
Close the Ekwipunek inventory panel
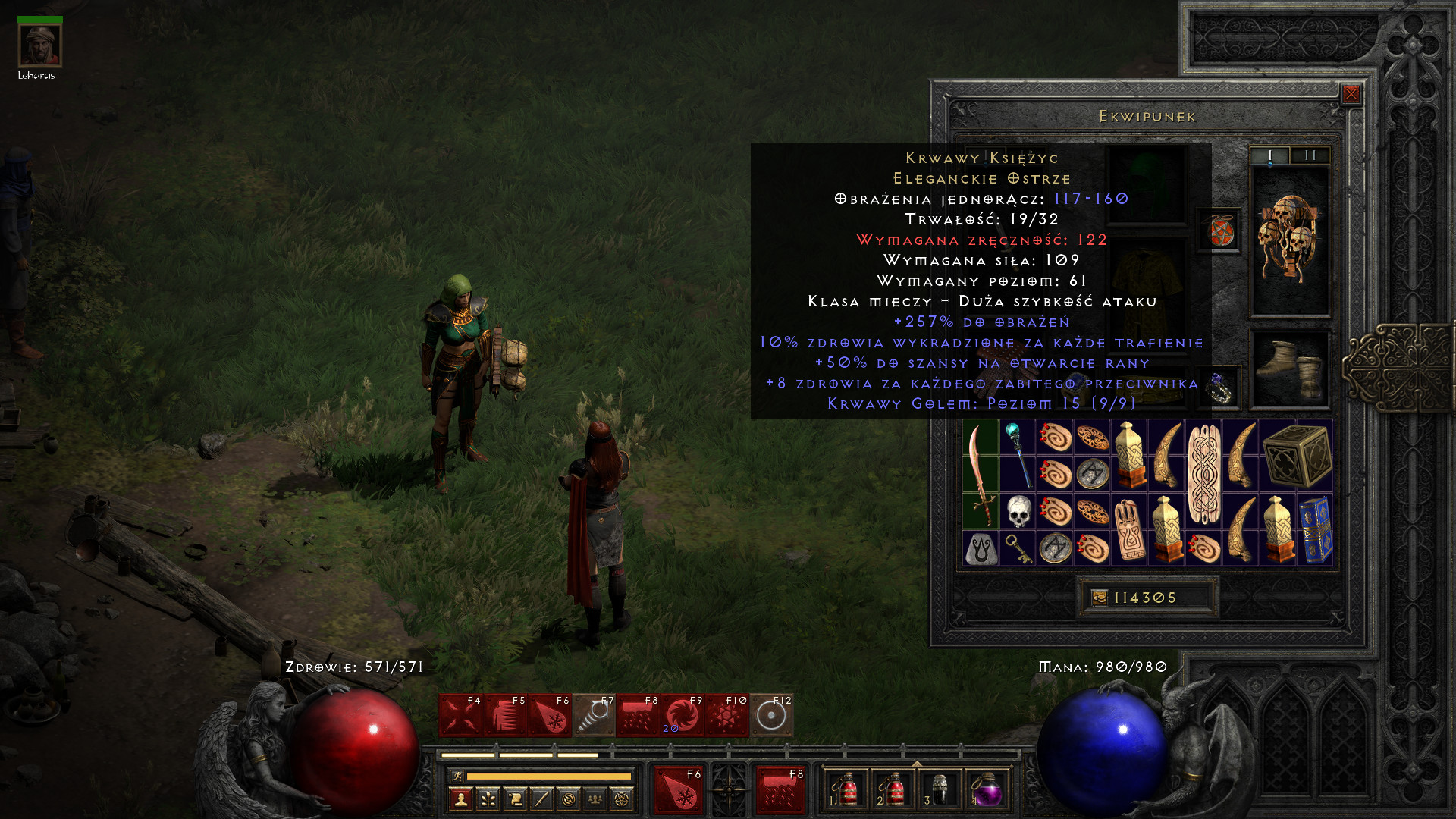[1351, 94]
